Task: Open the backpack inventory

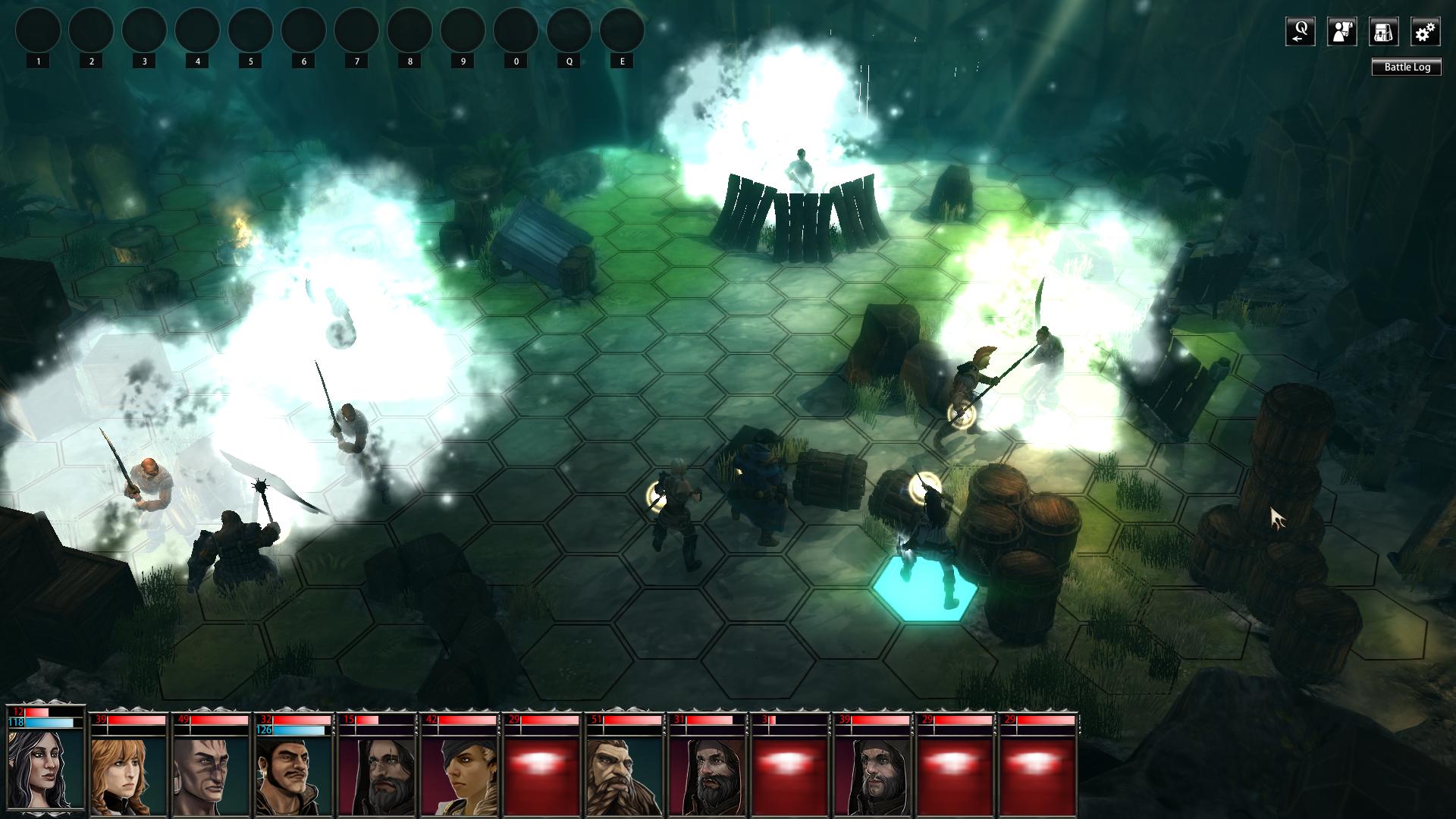Action: click(1383, 32)
